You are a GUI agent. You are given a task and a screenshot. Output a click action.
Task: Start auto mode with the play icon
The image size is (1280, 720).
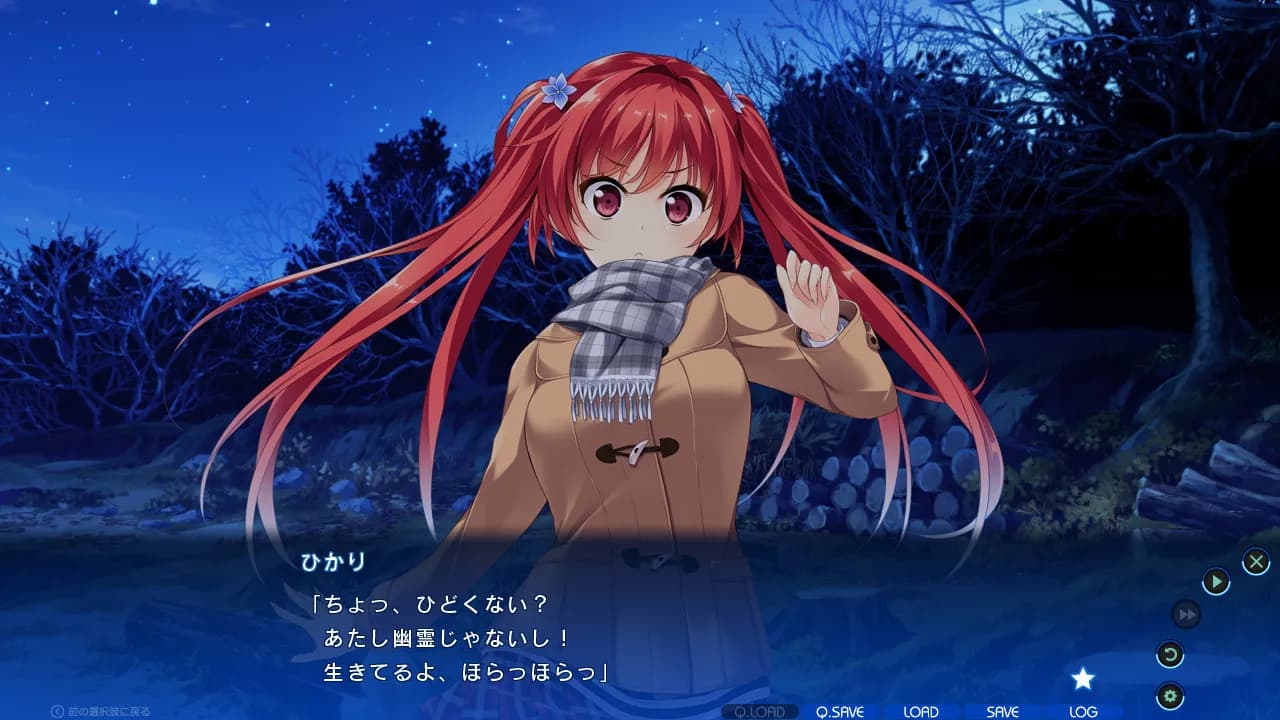point(1217,580)
